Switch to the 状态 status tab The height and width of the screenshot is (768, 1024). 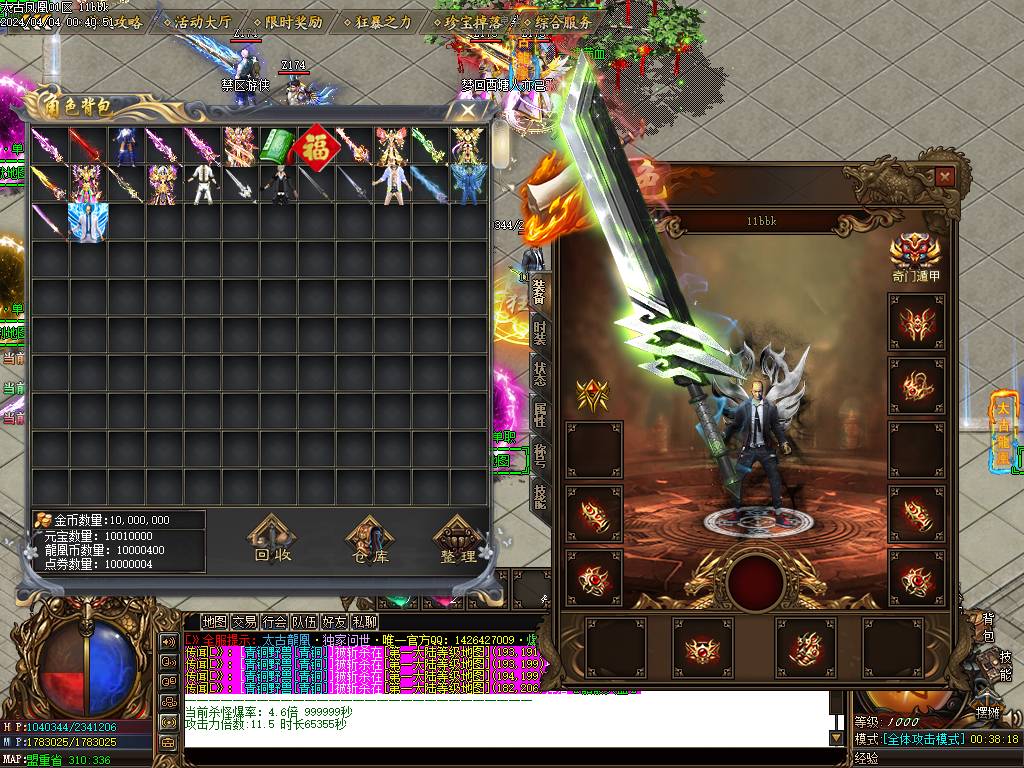point(540,372)
